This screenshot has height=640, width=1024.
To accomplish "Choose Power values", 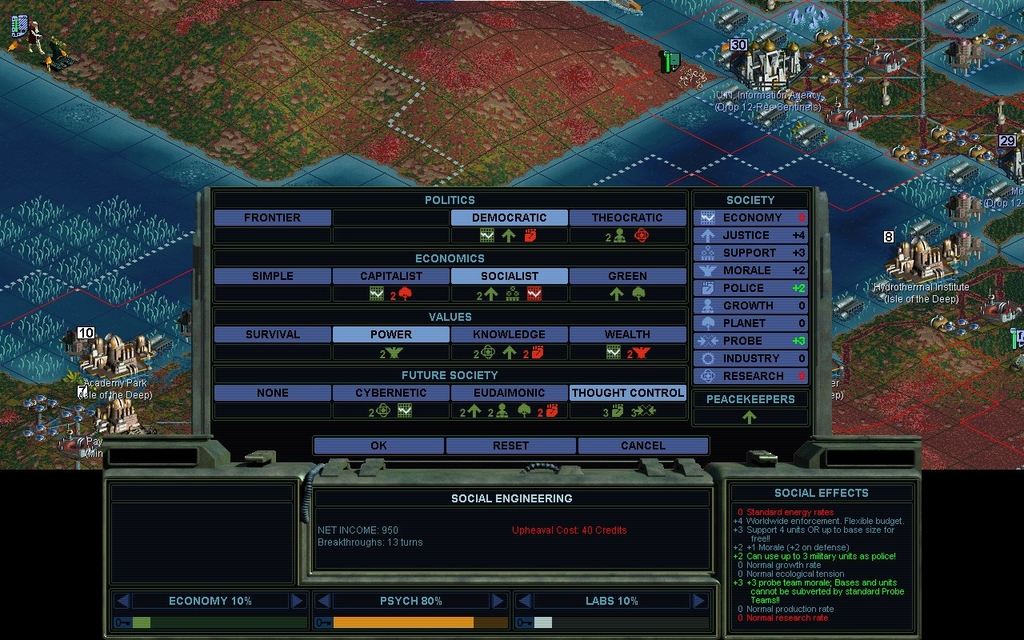I will coord(391,334).
